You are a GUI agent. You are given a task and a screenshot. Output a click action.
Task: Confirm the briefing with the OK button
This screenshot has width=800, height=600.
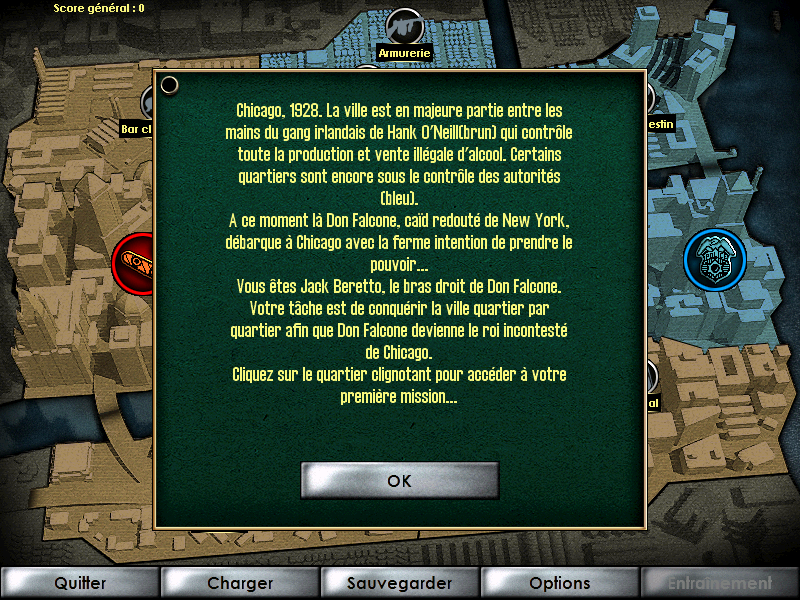coord(399,481)
